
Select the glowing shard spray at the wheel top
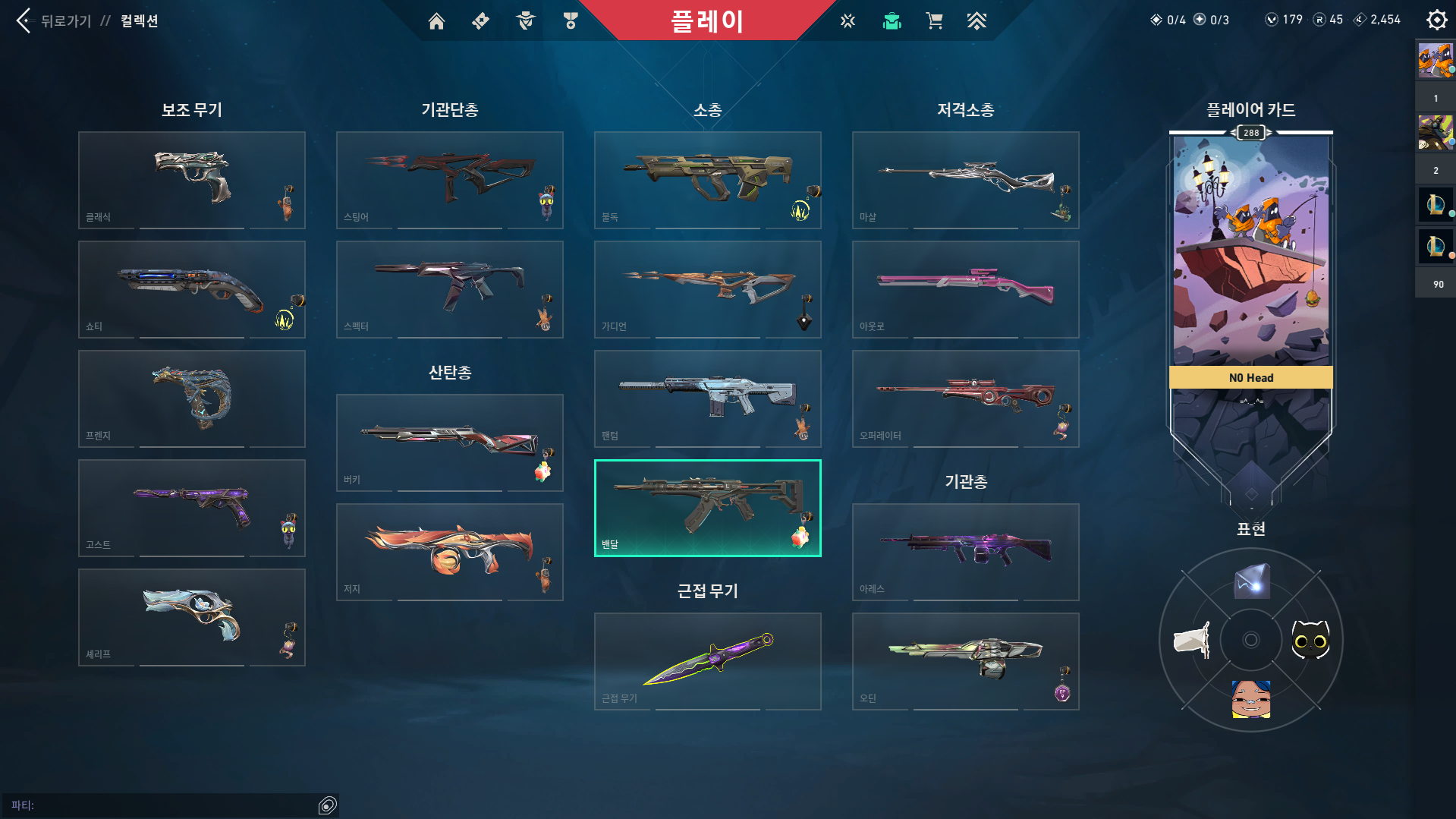click(1251, 581)
